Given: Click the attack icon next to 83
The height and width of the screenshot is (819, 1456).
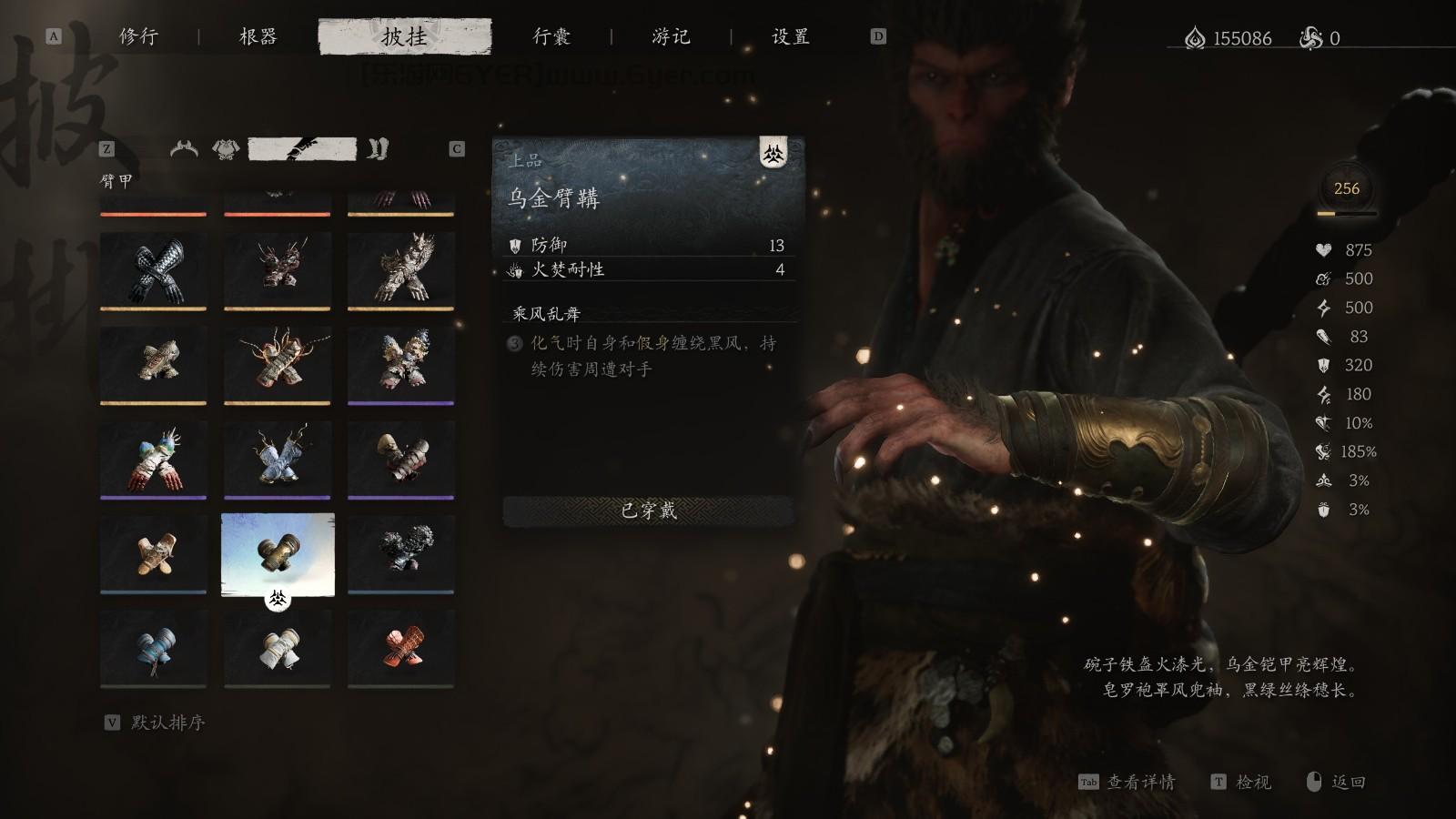Looking at the screenshot, I should point(1325,338).
